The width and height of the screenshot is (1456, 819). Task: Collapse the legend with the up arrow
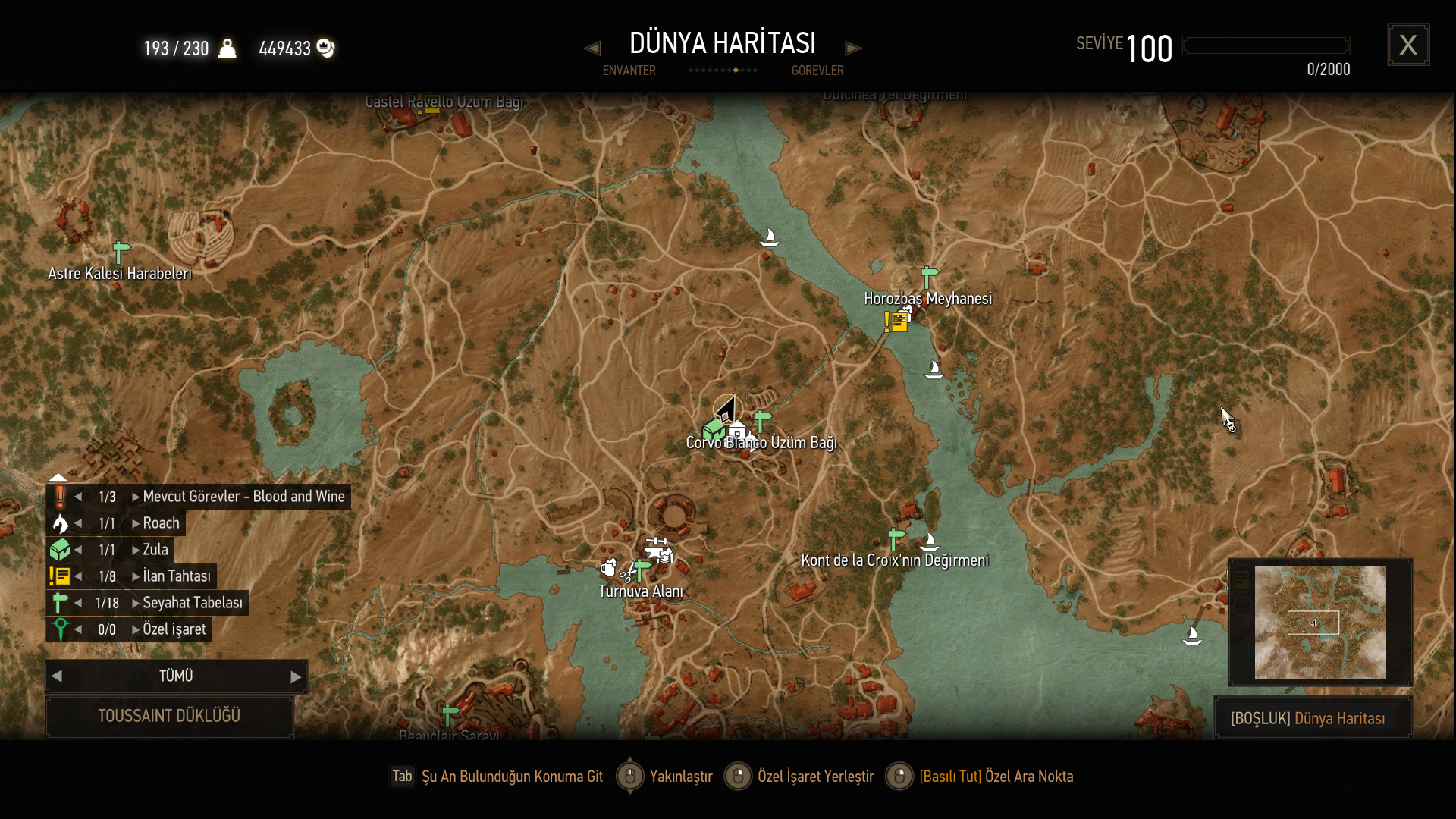pyautogui.click(x=58, y=477)
